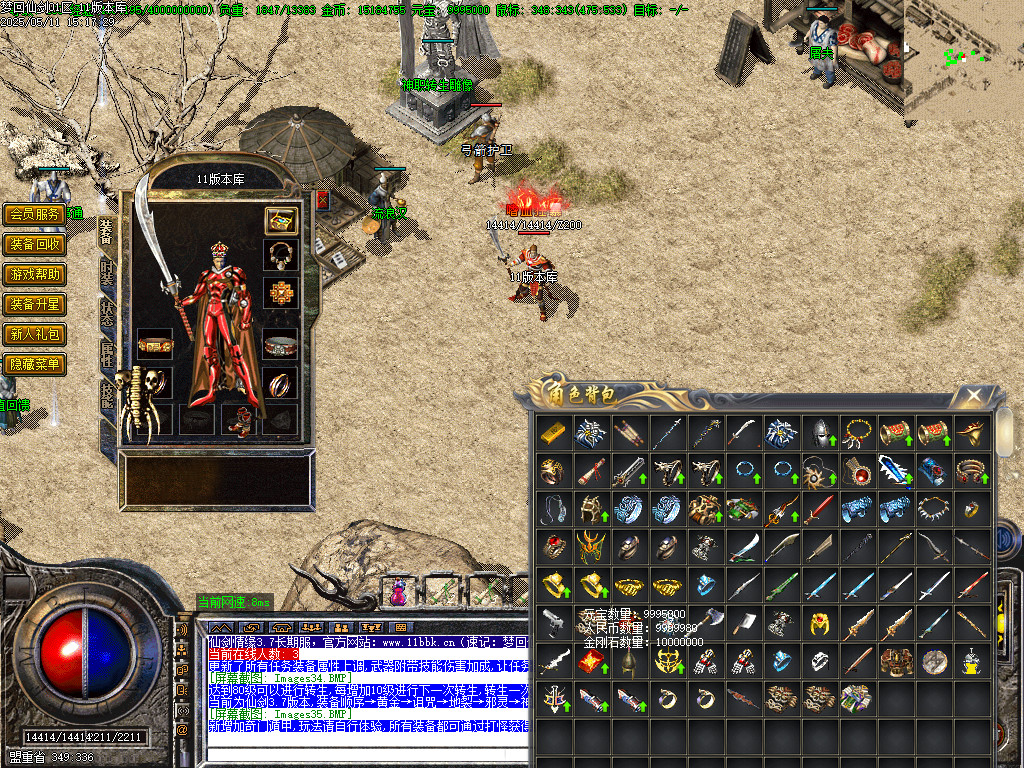Select the 装备升星 equipment star upgrade button
1024x768 pixels.
click(x=34, y=304)
